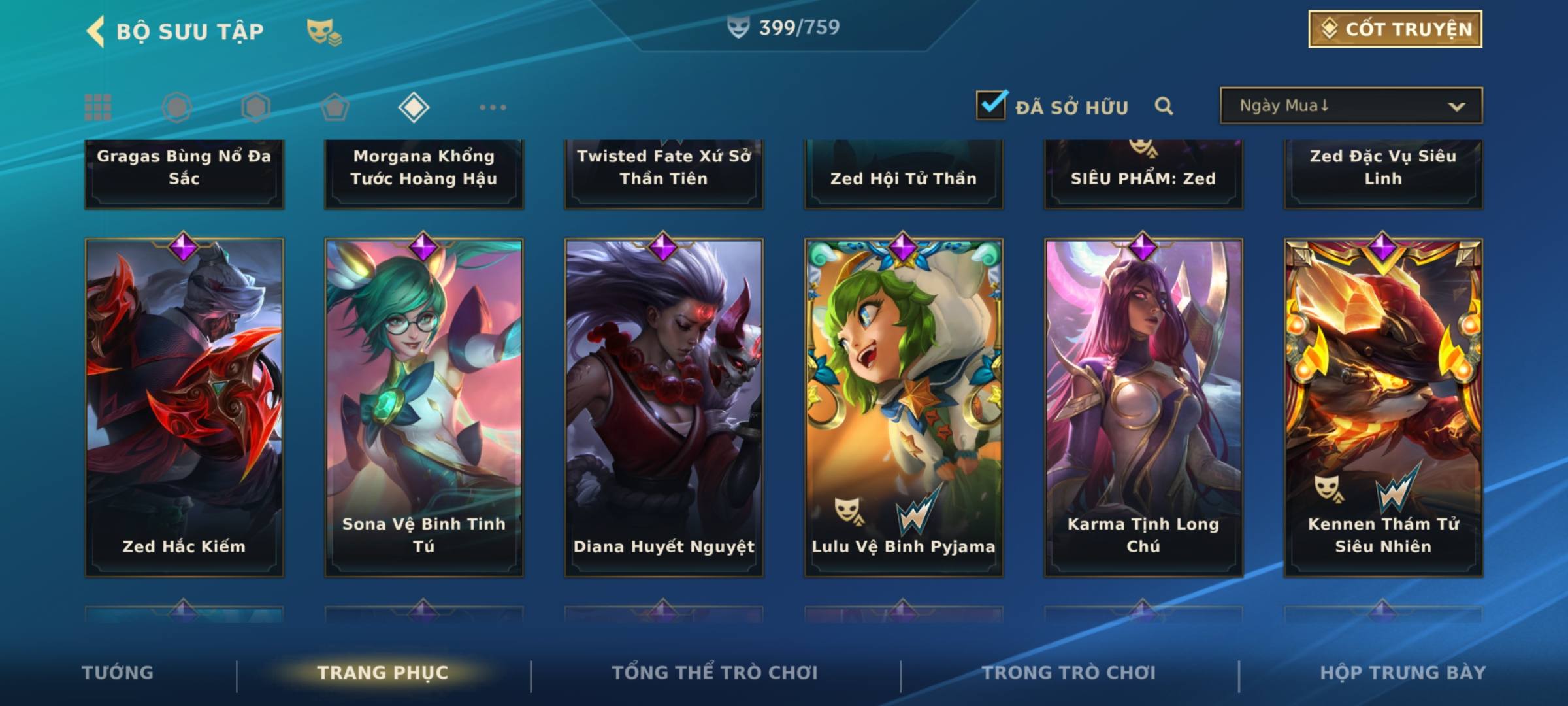Select Sona Vệ Binh Tinh Tú skin
The image size is (1568, 706).
(x=424, y=407)
